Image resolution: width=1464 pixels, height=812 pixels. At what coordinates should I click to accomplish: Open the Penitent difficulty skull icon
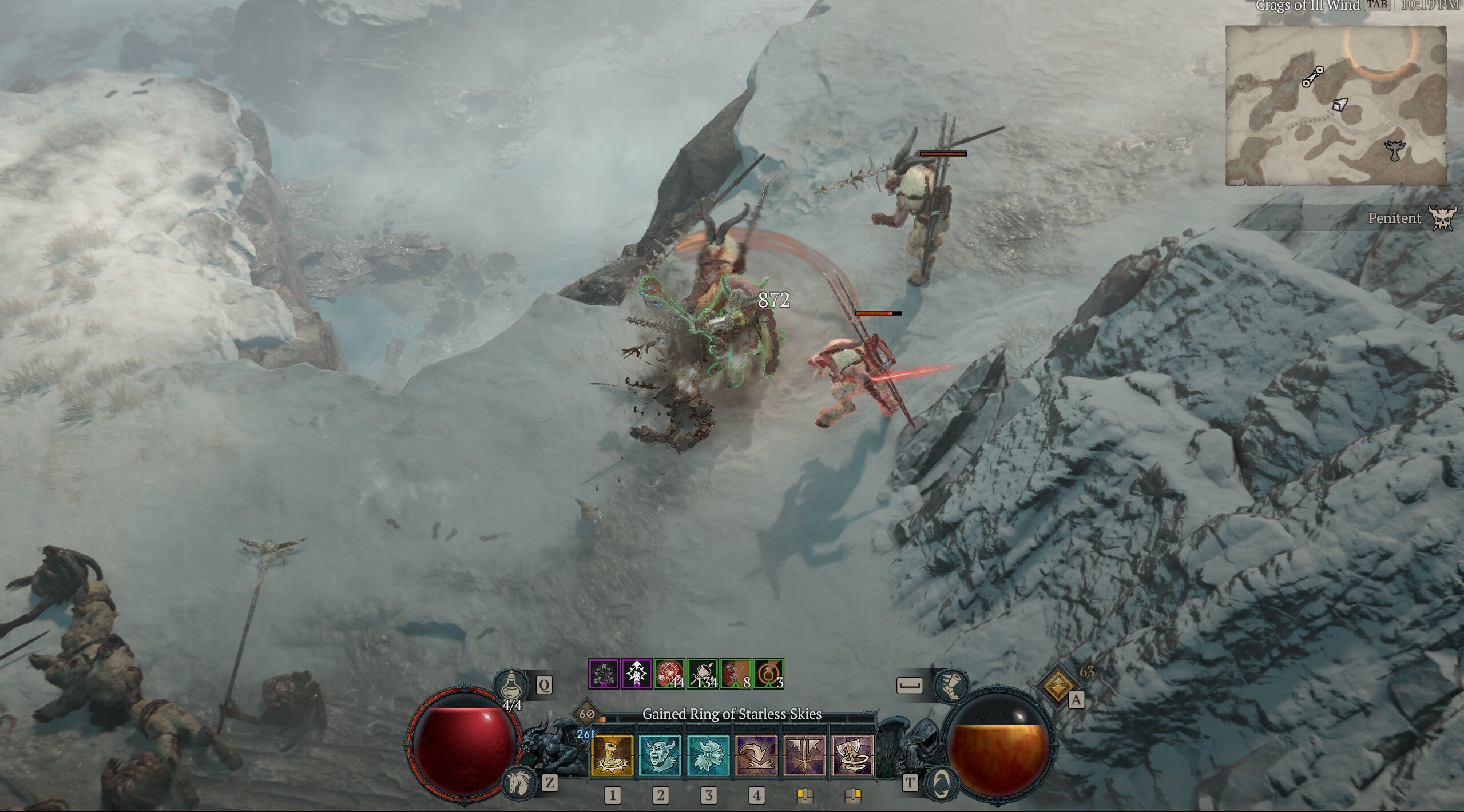1442,218
